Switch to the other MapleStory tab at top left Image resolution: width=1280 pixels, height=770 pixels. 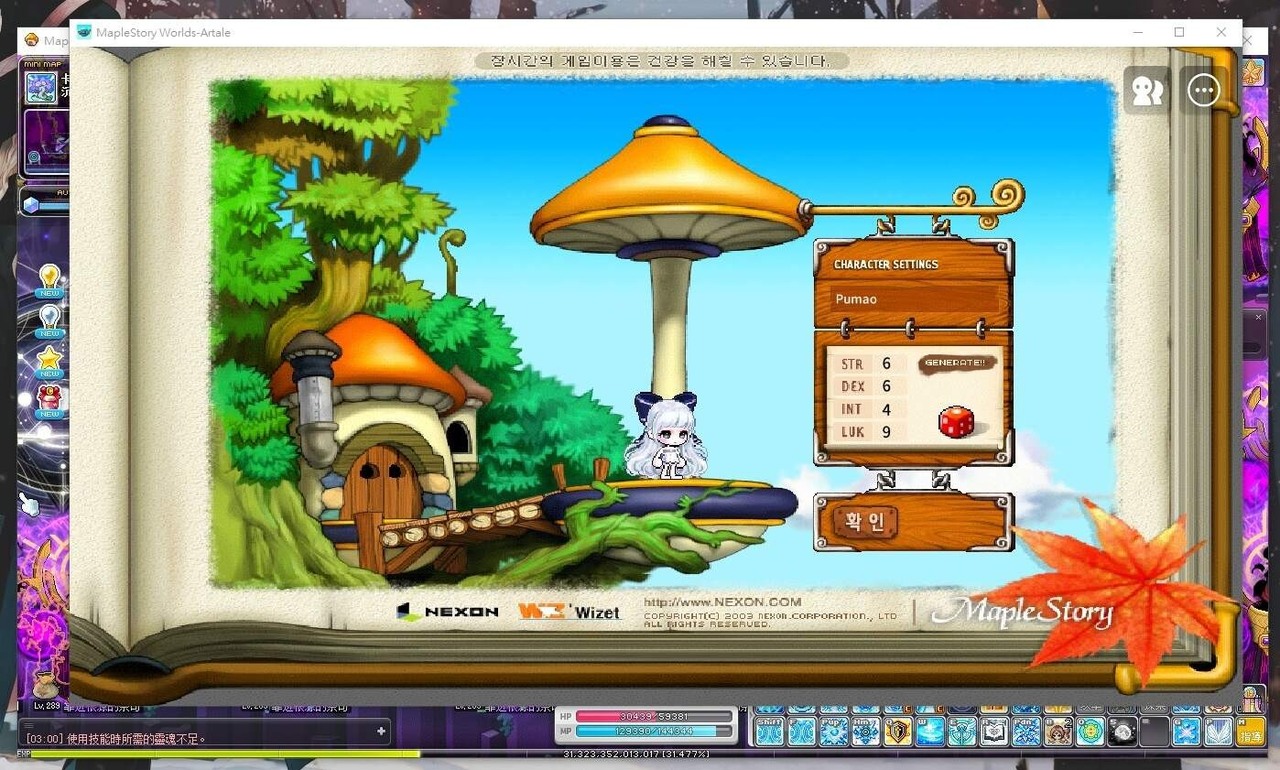(x=45, y=40)
